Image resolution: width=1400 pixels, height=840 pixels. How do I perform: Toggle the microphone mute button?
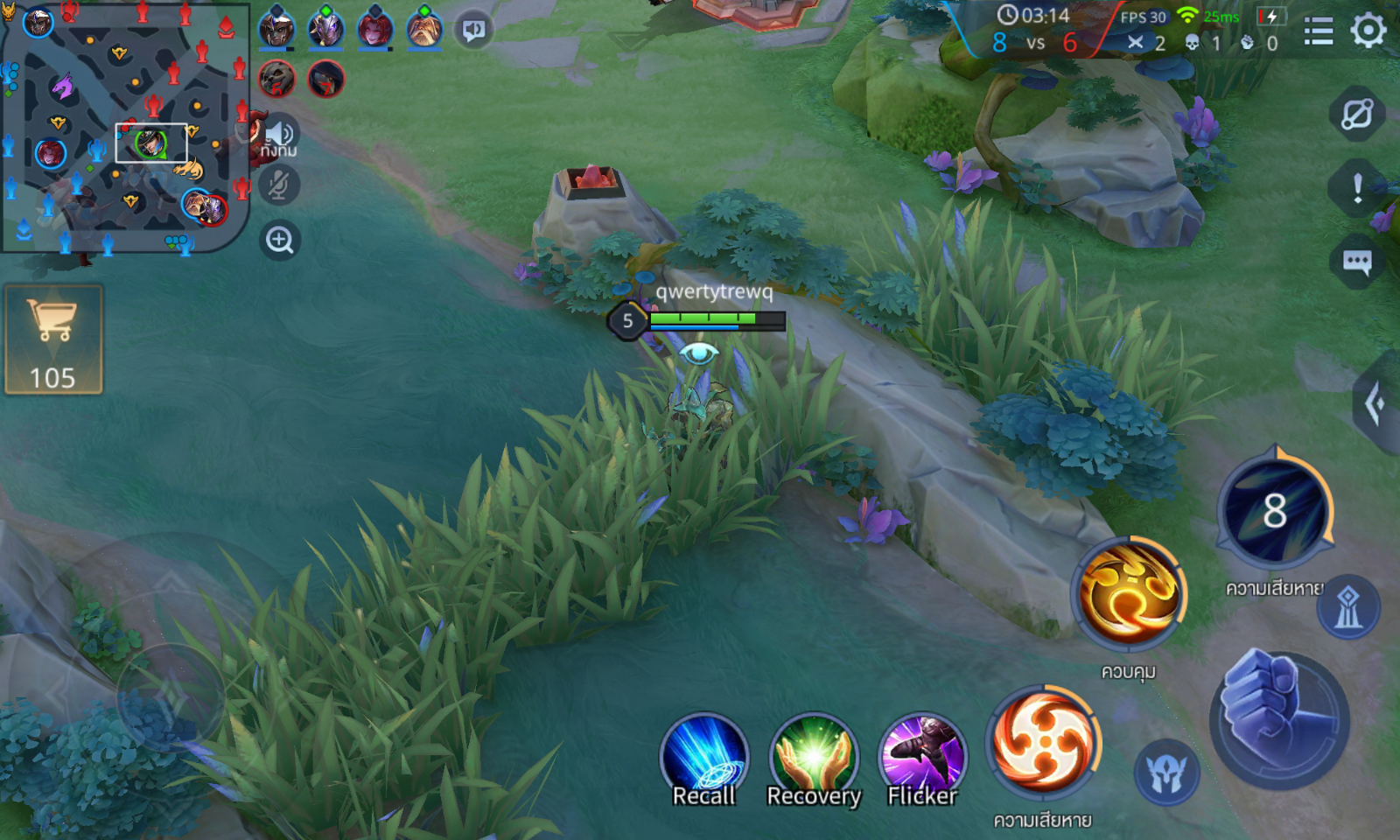279,185
